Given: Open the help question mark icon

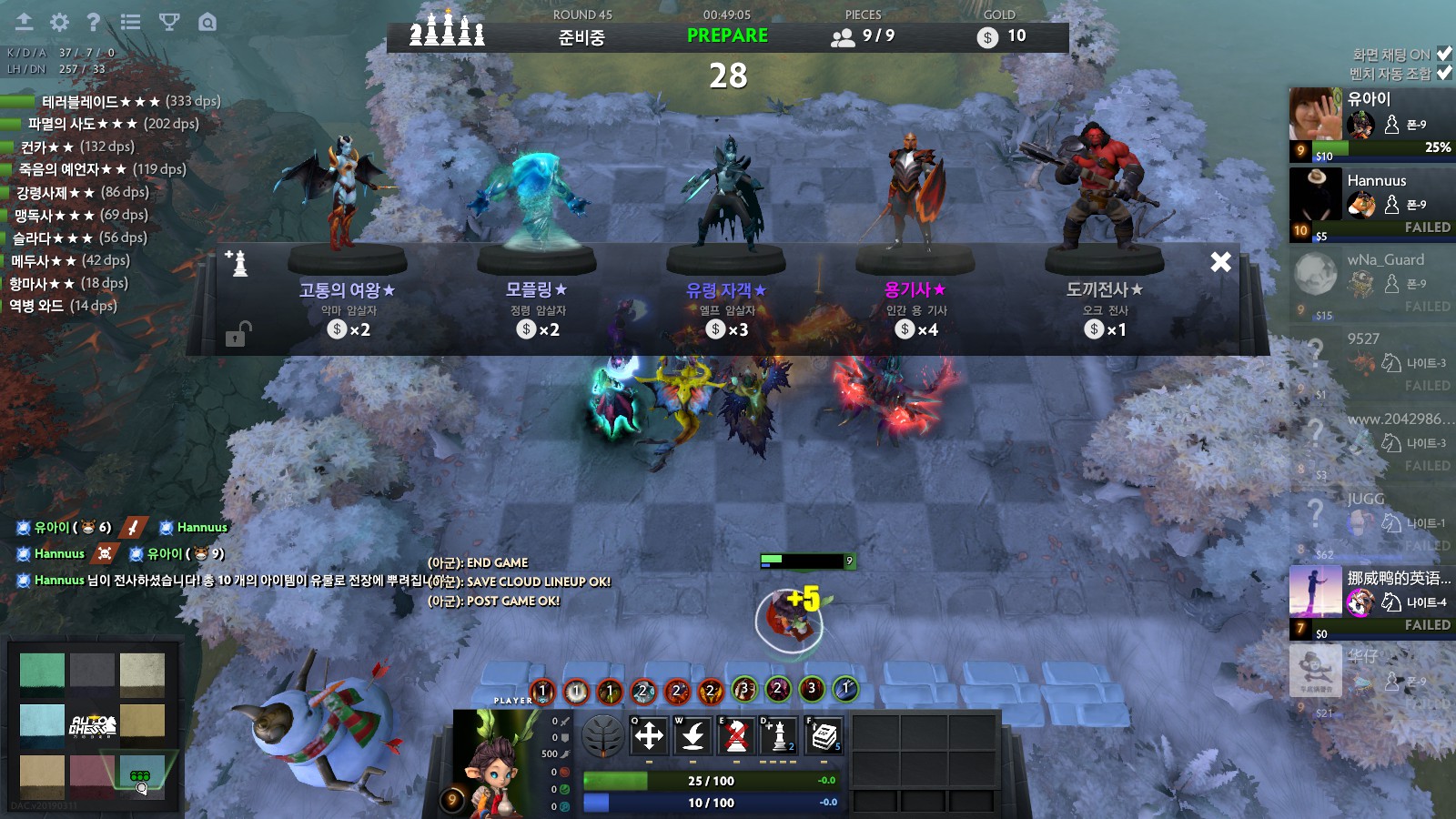Looking at the screenshot, I should pyautogui.click(x=93, y=22).
